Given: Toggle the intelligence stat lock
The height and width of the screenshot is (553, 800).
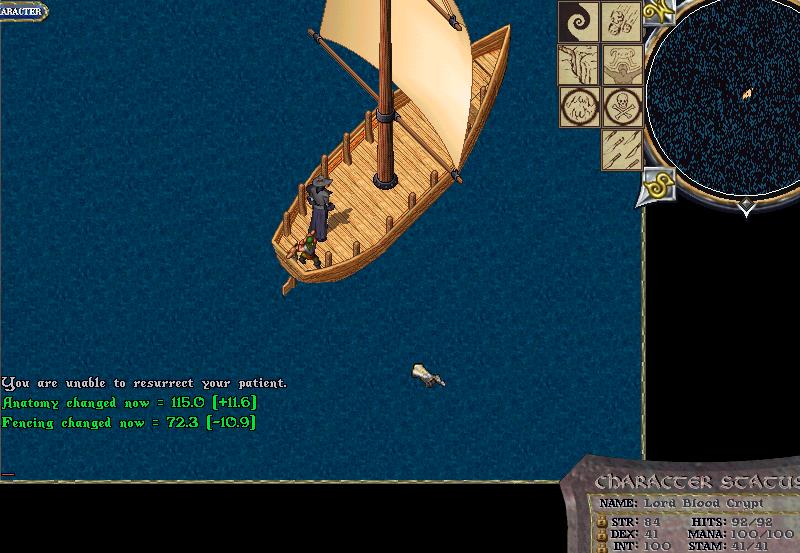Looking at the screenshot, I should pos(602,547).
